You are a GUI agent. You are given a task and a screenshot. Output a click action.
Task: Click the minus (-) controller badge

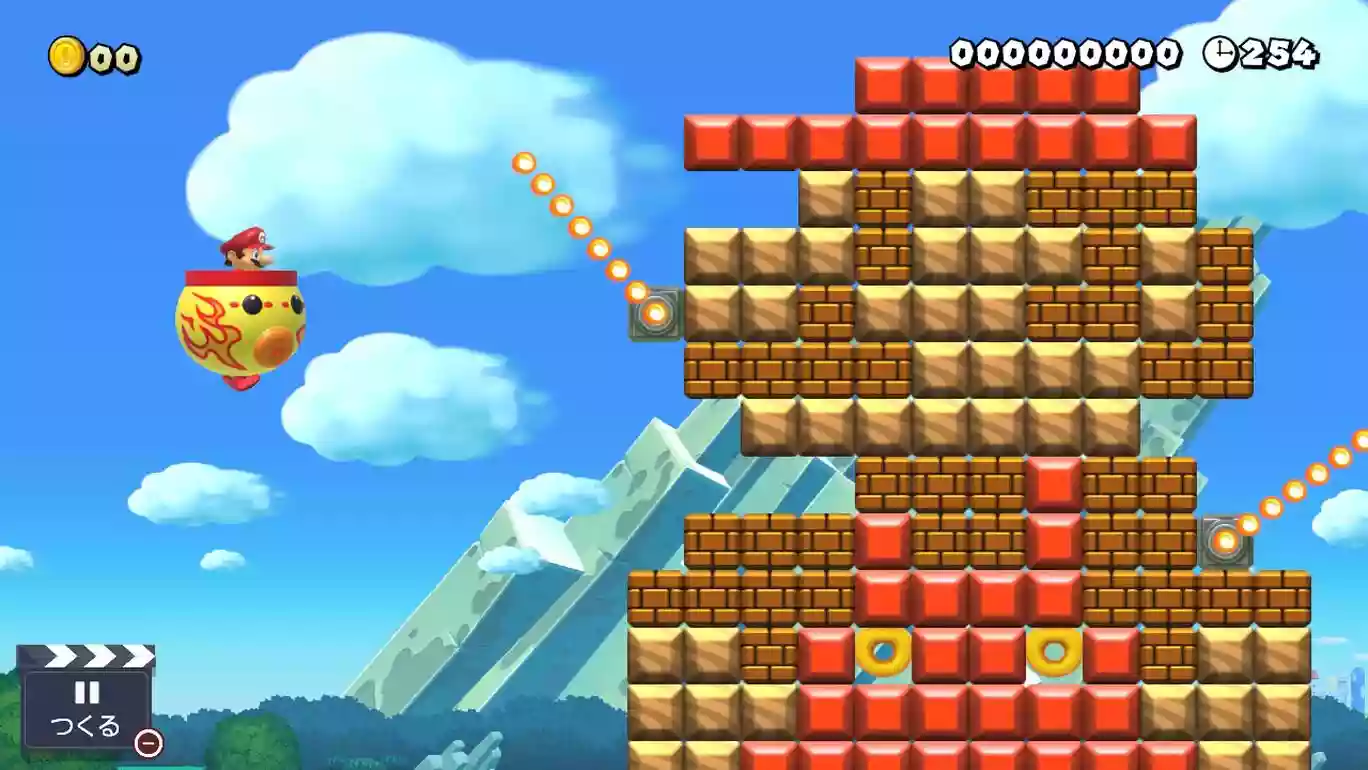point(148,744)
